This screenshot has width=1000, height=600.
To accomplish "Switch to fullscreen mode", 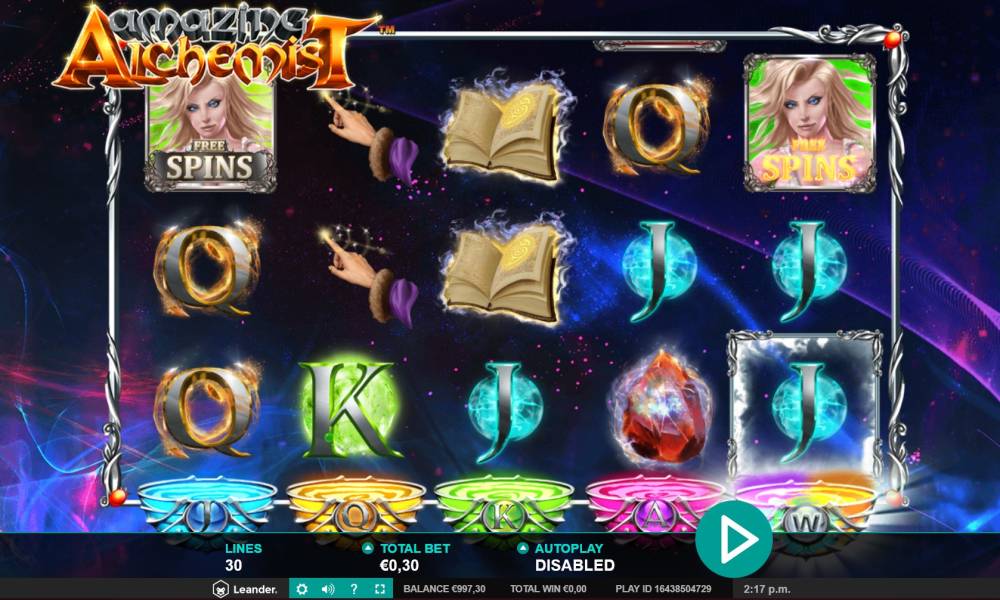I will coord(379,589).
